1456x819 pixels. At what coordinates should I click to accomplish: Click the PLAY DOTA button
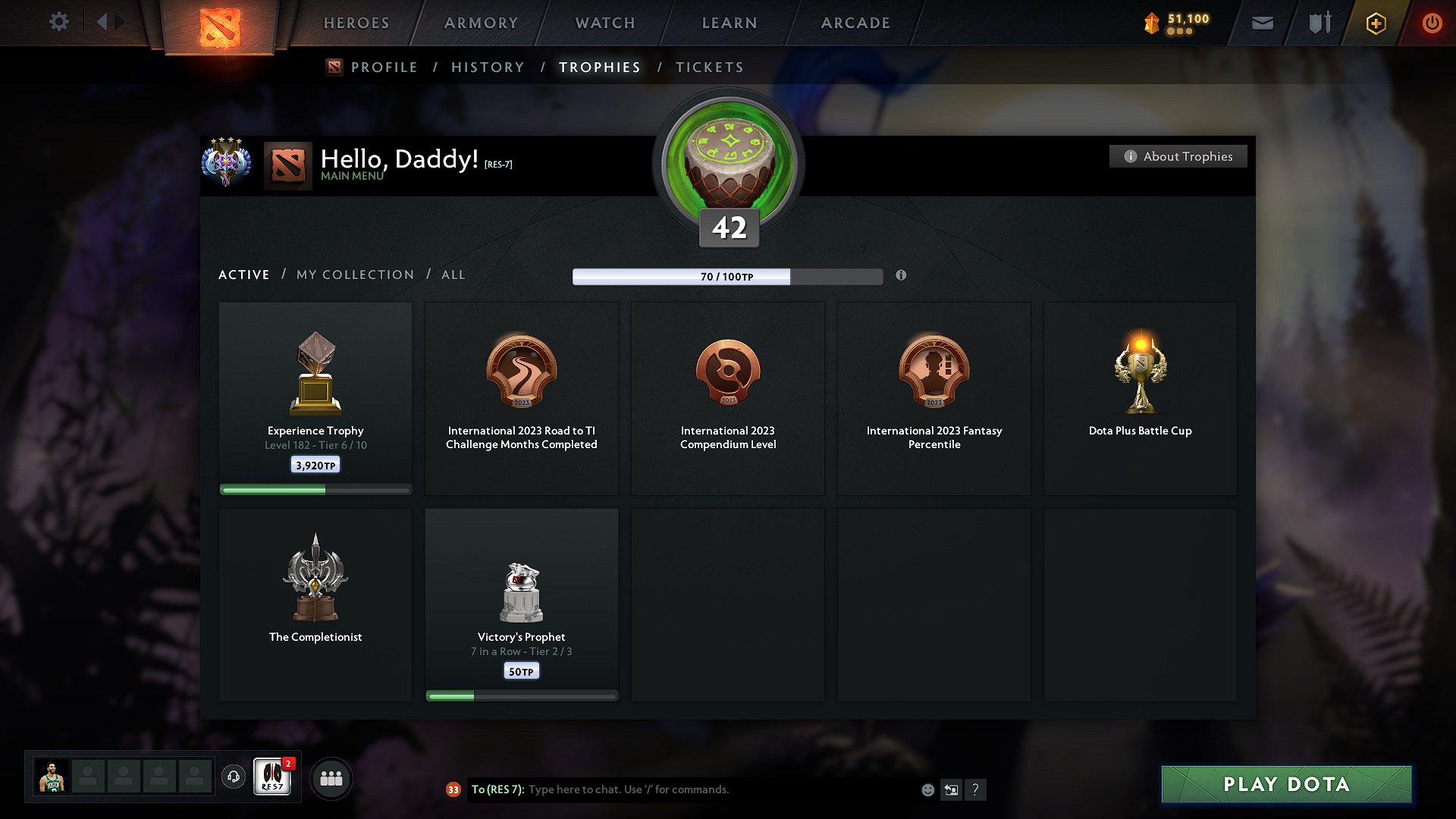pyautogui.click(x=1285, y=784)
